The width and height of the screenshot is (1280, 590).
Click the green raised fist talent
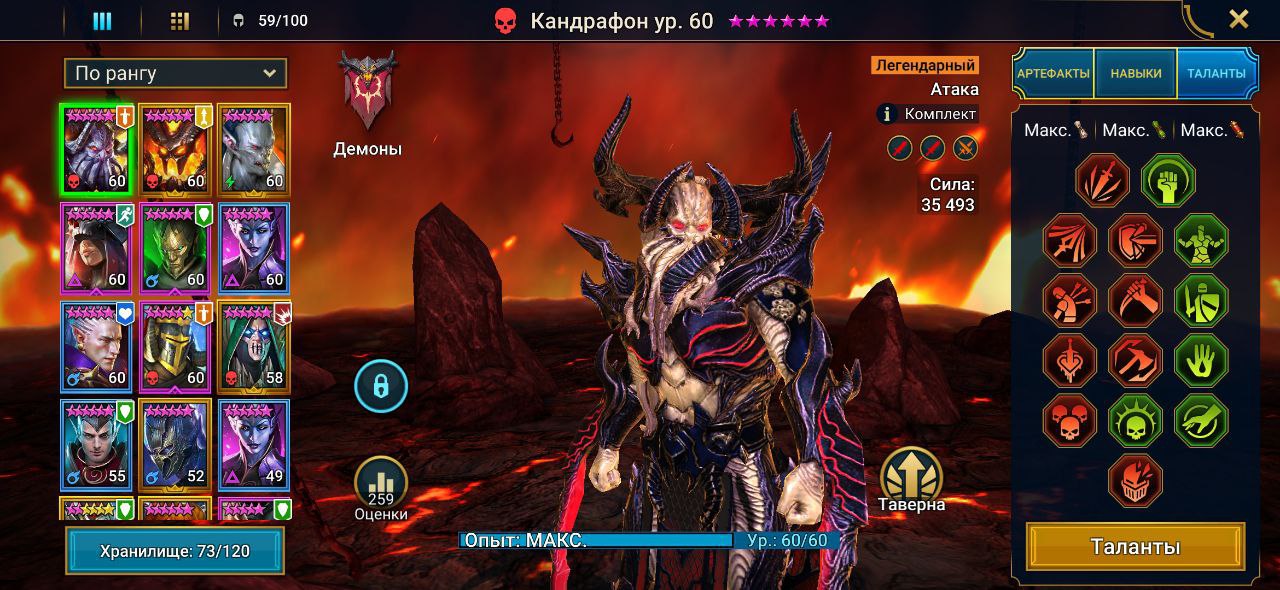pyautogui.click(x=1168, y=181)
